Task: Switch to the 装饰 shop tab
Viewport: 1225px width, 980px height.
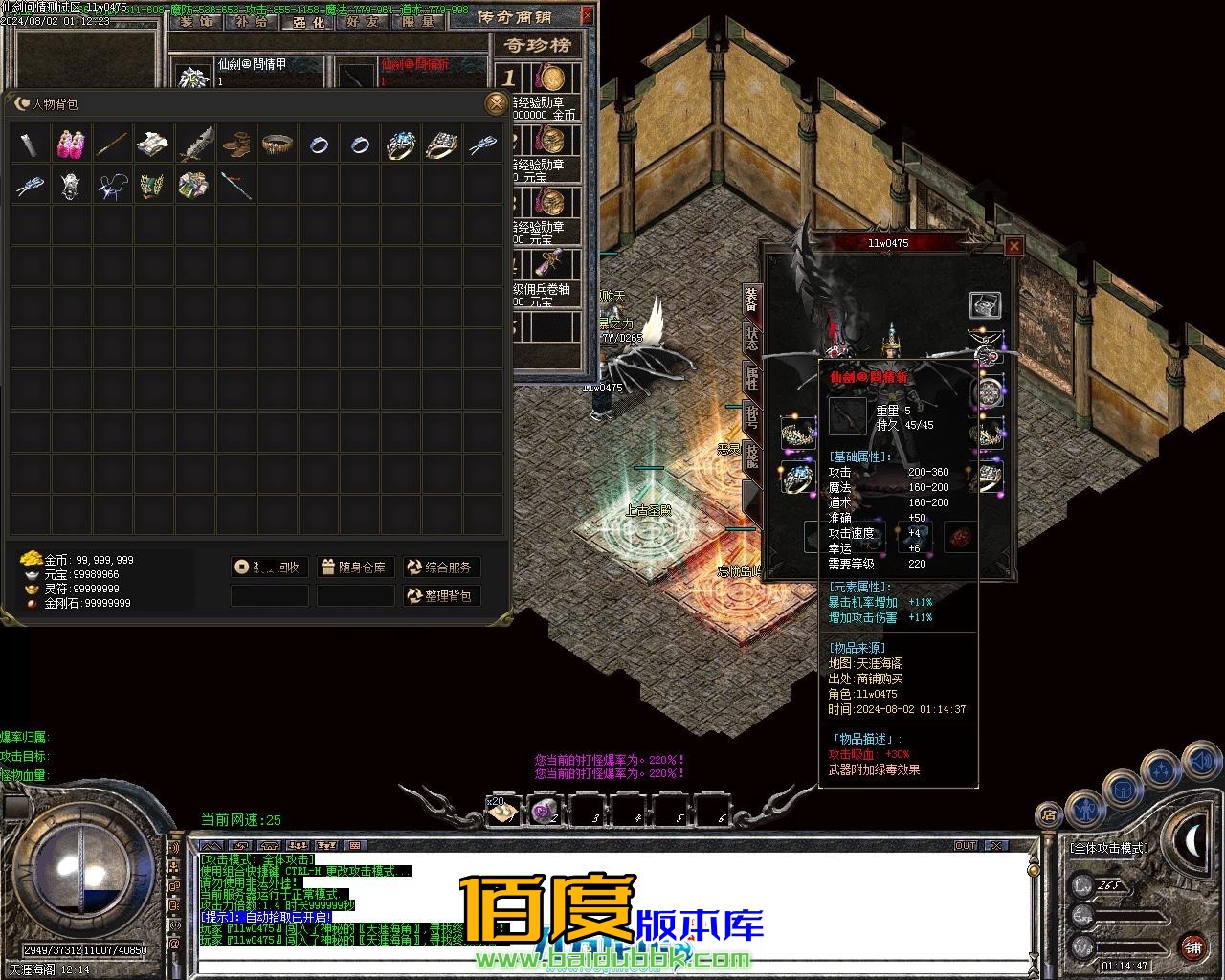Action: (195, 21)
